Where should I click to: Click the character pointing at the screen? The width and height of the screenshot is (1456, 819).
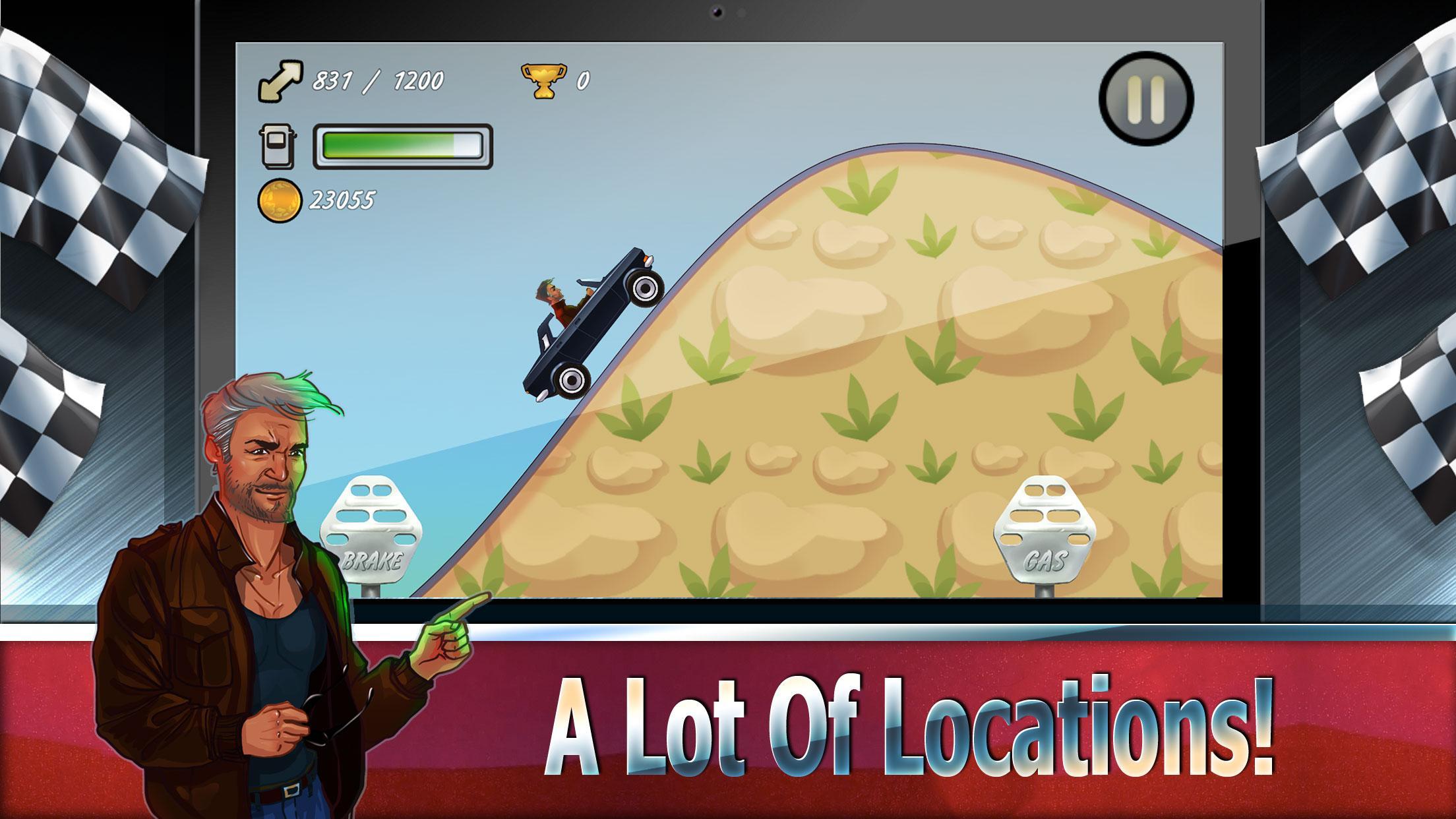264,561
